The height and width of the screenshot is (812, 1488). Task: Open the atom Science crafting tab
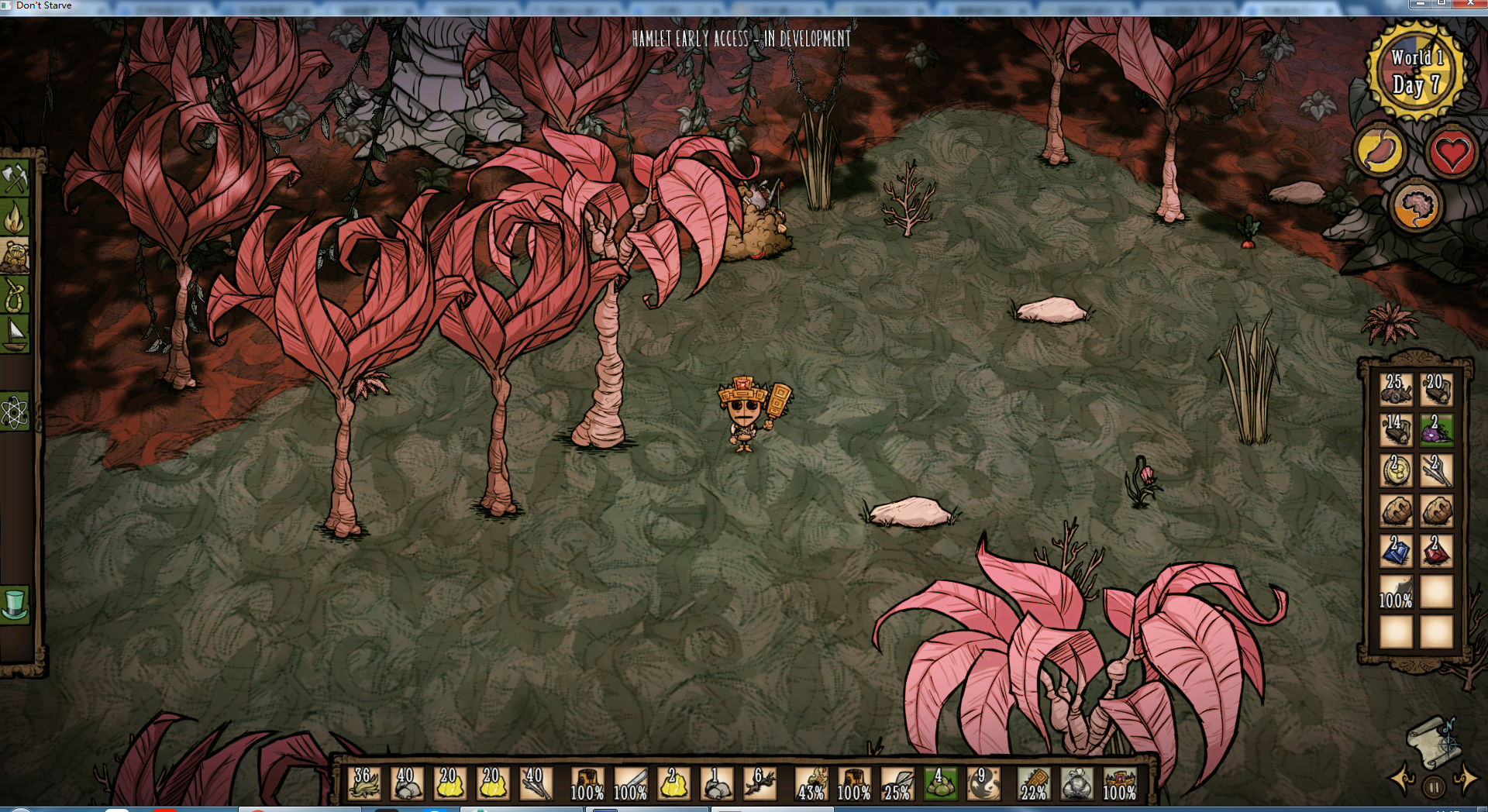point(15,412)
